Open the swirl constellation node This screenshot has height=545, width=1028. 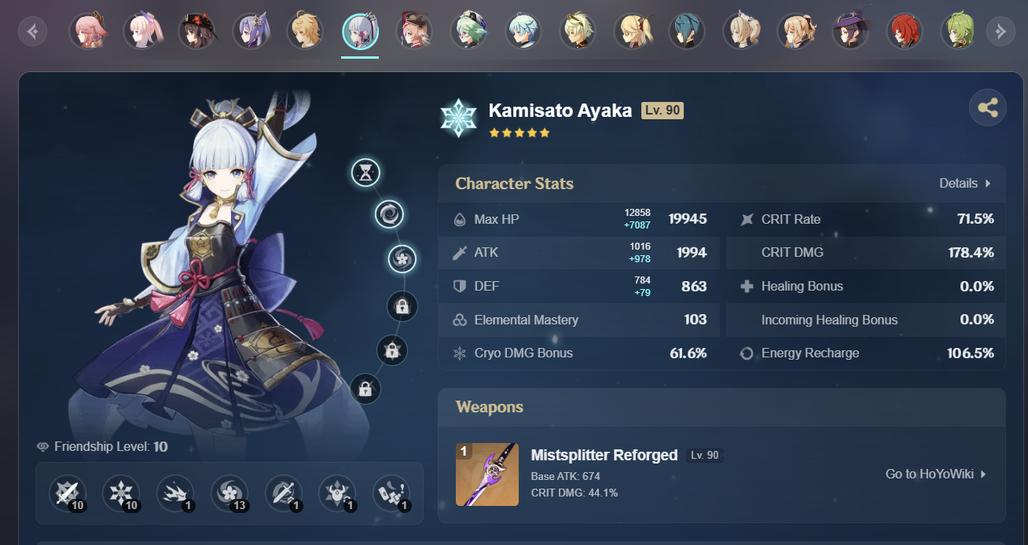[389, 213]
